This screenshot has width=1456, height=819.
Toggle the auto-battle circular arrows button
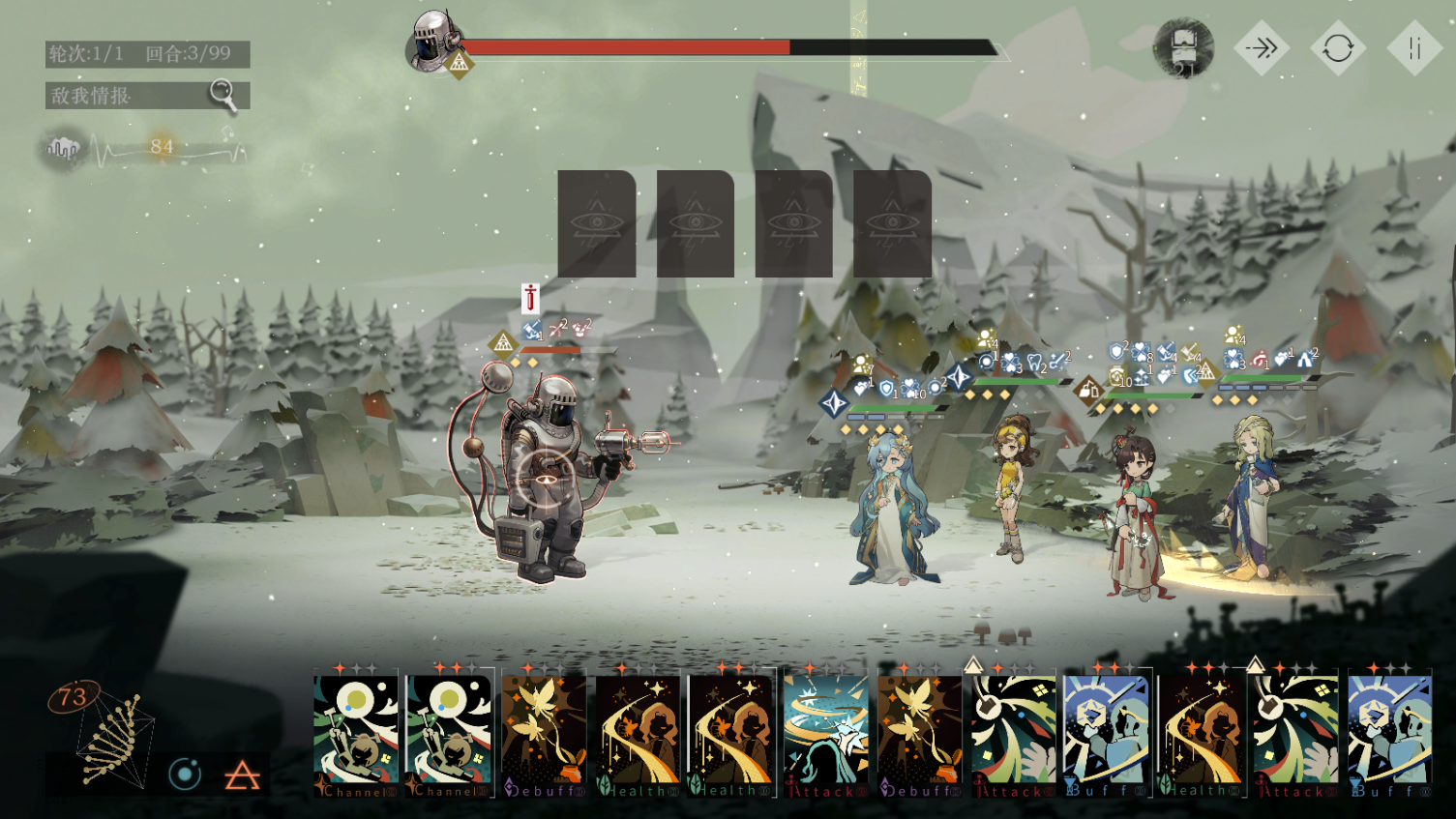pyautogui.click(x=1338, y=48)
